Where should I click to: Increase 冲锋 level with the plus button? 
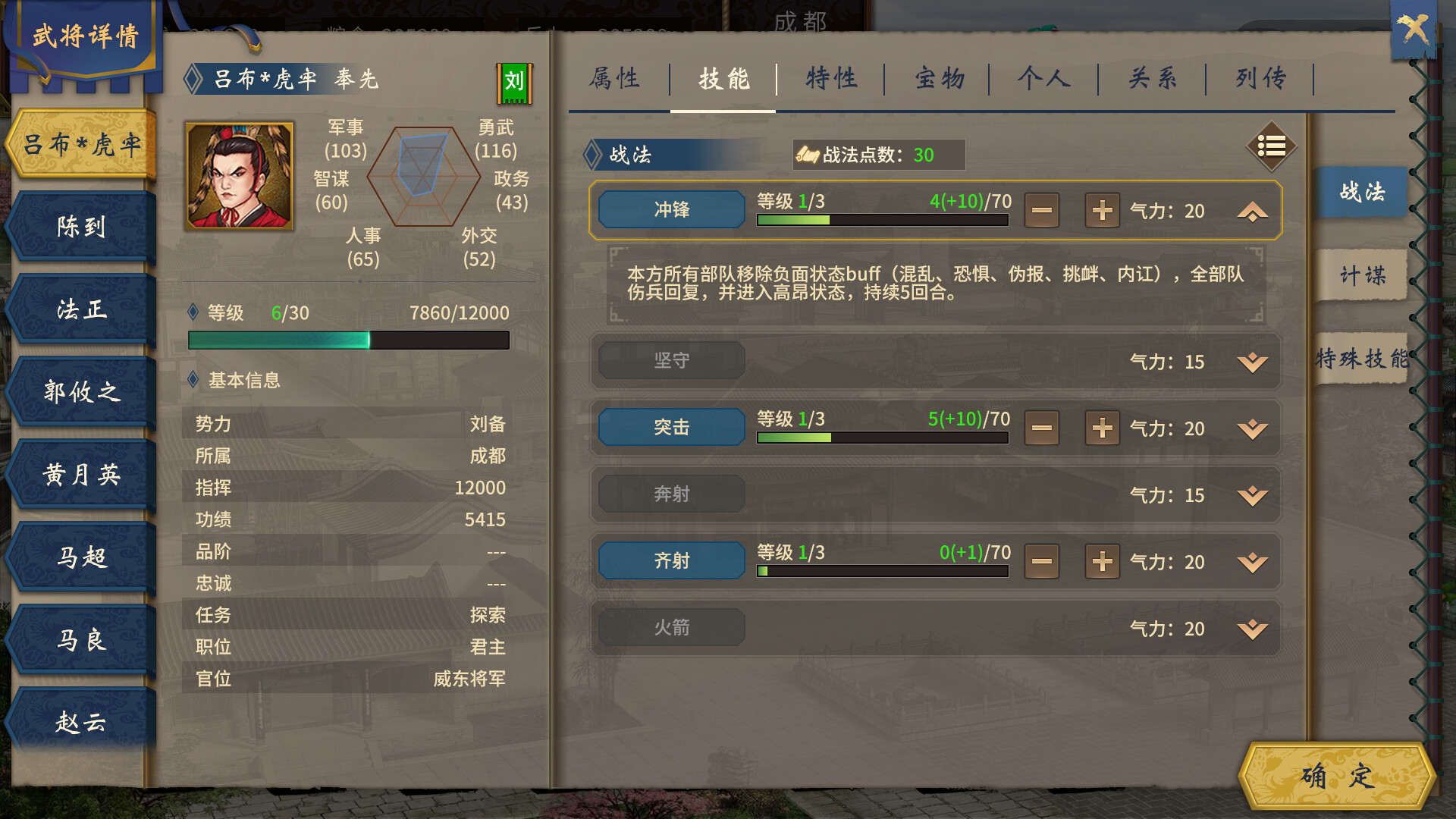[x=1102, y=210]
